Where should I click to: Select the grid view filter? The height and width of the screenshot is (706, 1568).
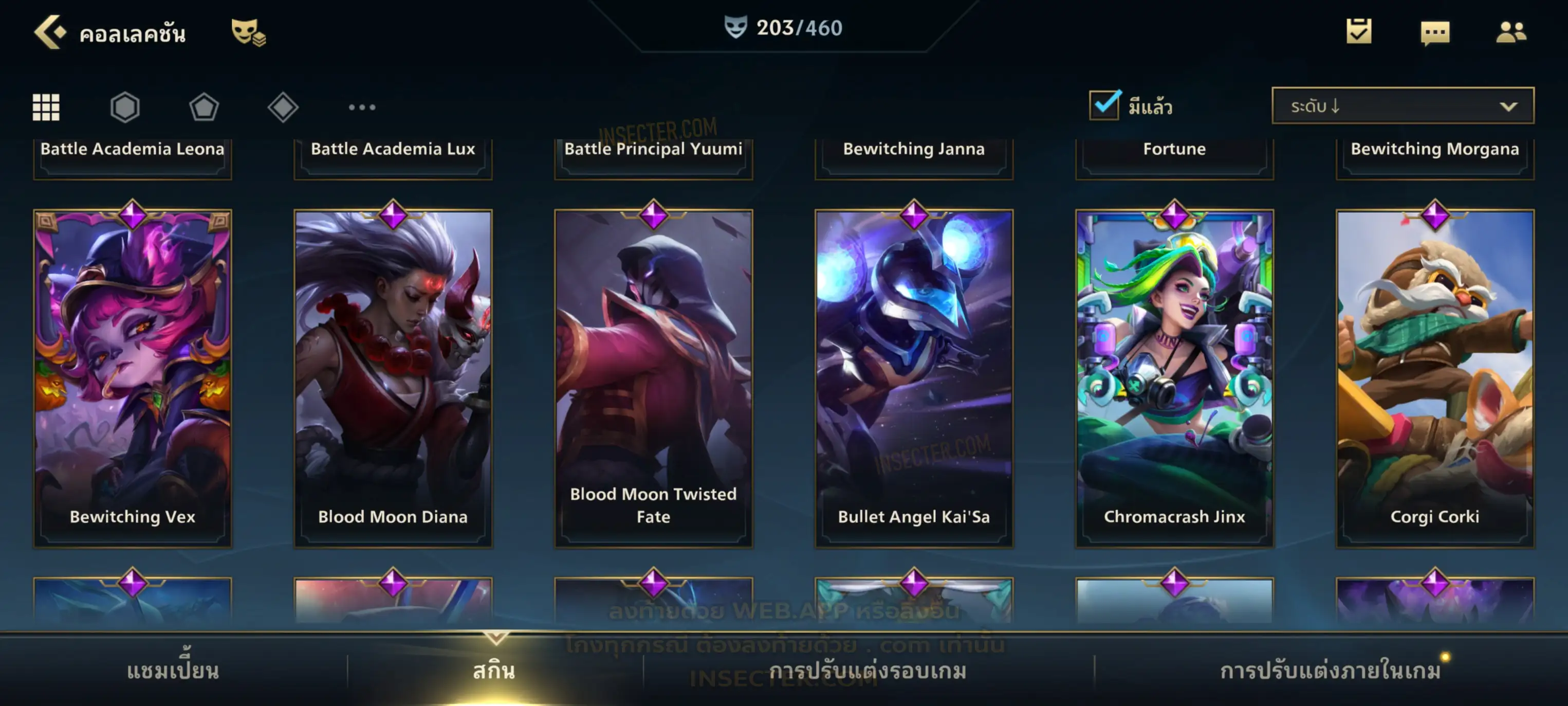(x=46, y=107)
